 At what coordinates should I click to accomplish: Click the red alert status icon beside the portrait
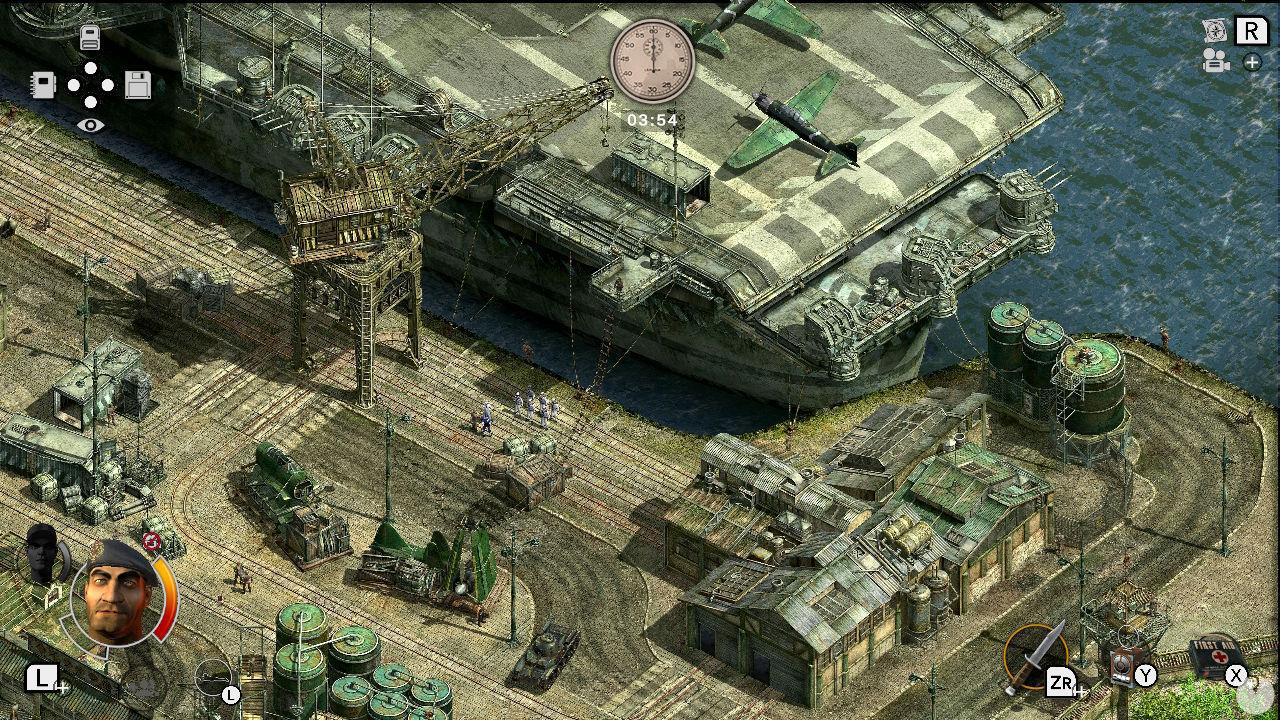point(152,540)
